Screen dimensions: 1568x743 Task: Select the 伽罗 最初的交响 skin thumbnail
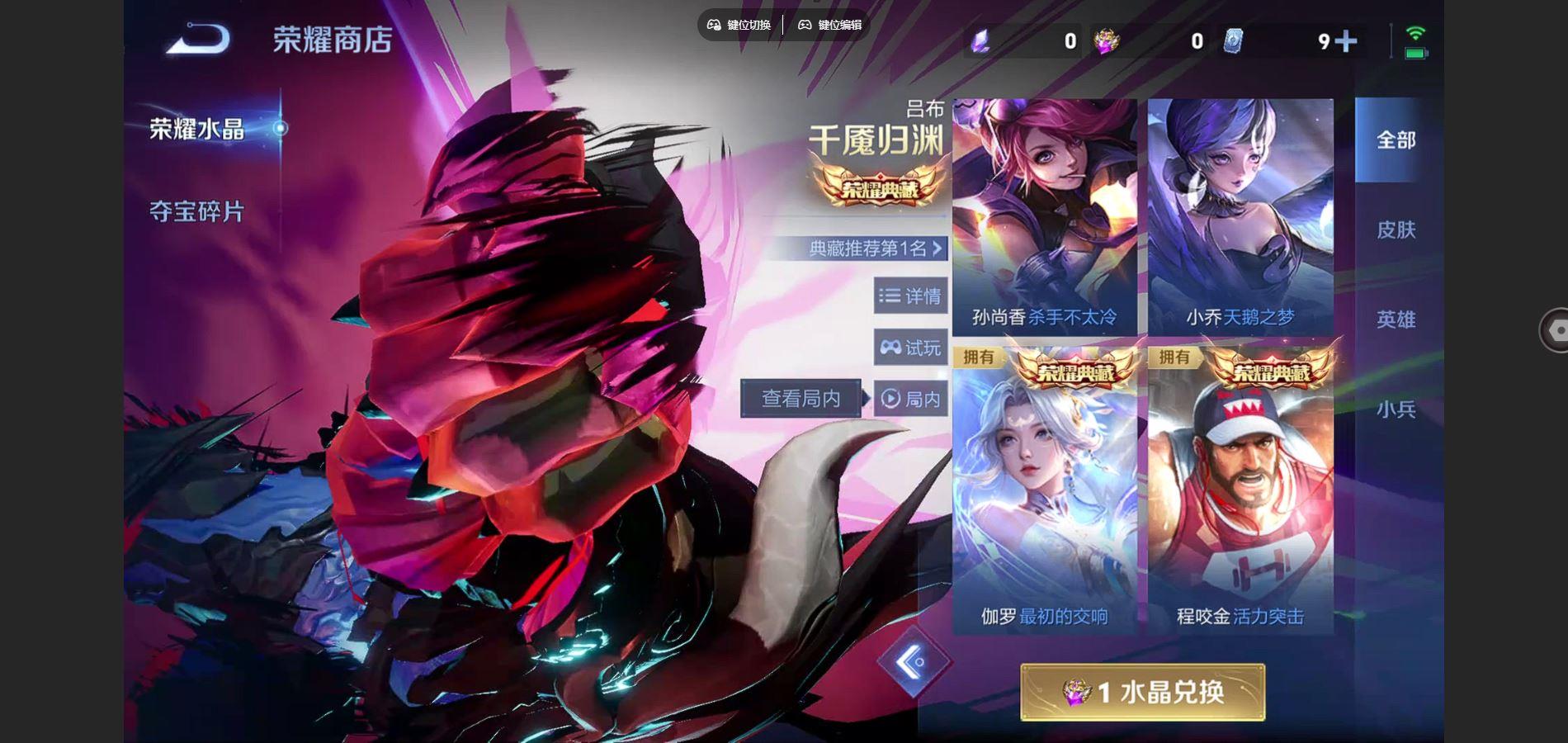pos(1044,487)
